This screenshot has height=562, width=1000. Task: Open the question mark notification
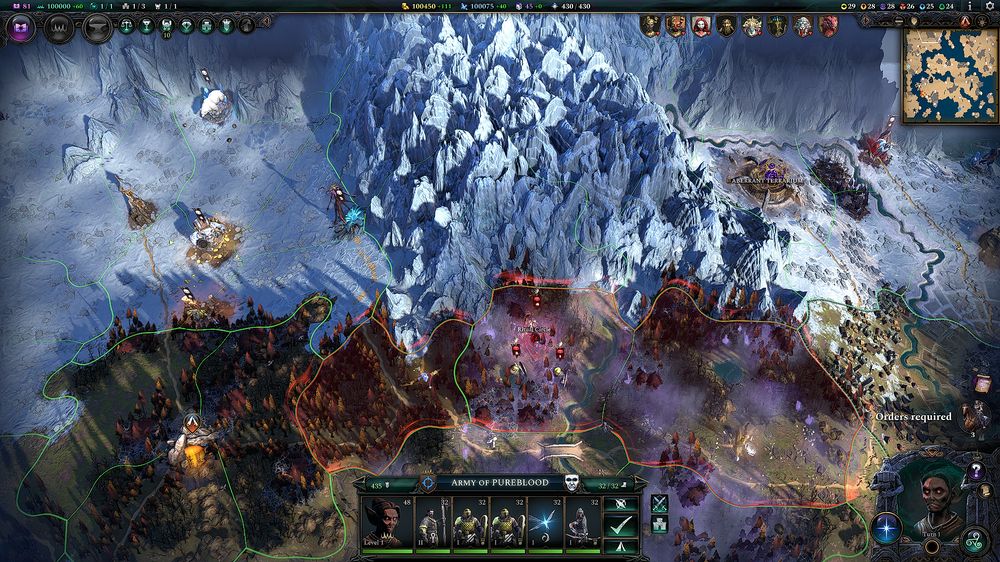(977, 471)
